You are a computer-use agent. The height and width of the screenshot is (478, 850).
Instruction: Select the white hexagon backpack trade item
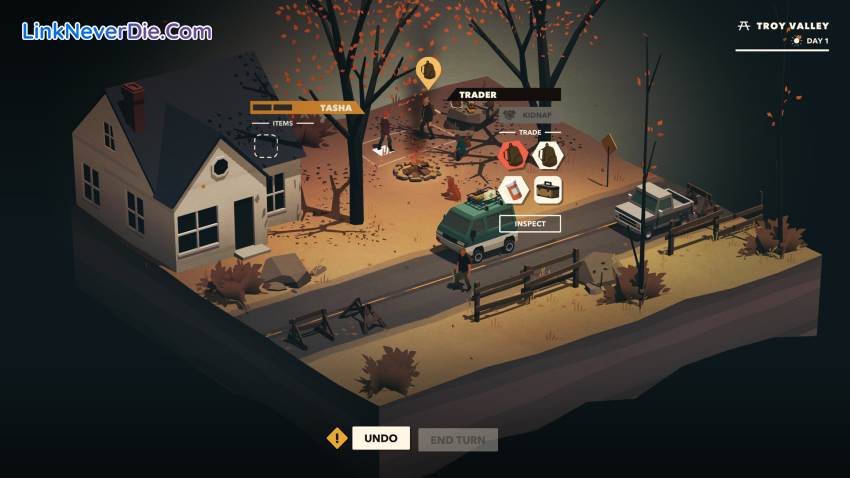[x=547, y=155]
